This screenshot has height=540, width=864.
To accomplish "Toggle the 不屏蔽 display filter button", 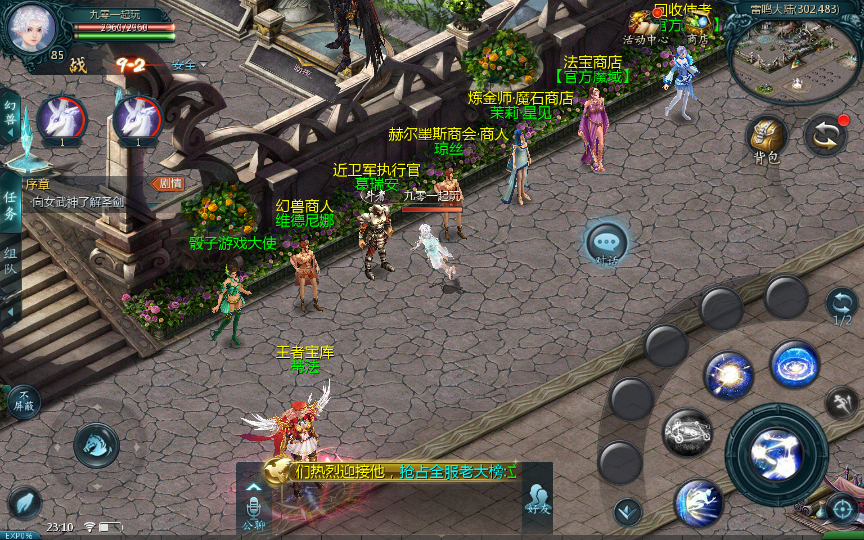I will pos(23,402).
